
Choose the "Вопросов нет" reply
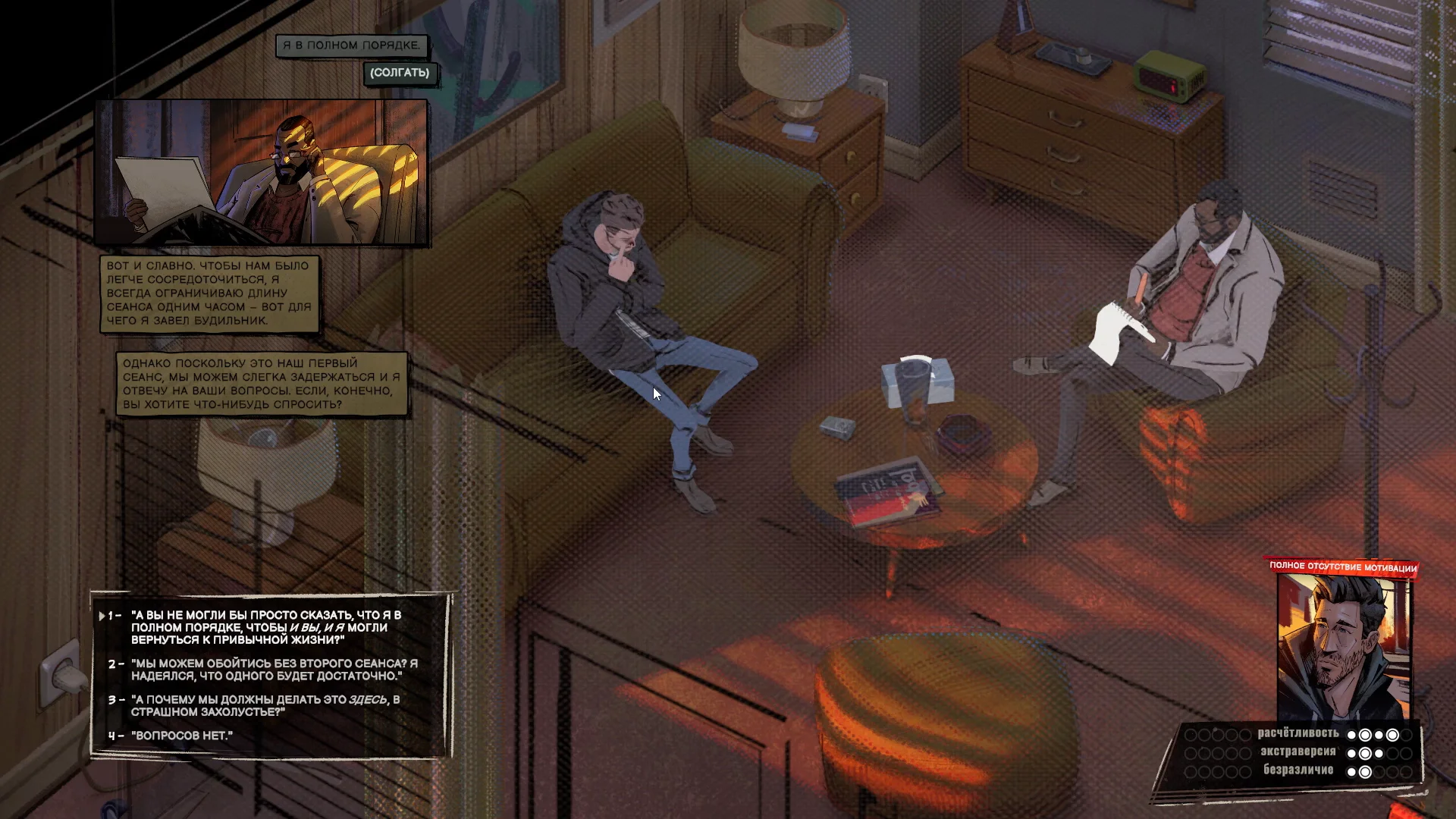tap(183, 736)
